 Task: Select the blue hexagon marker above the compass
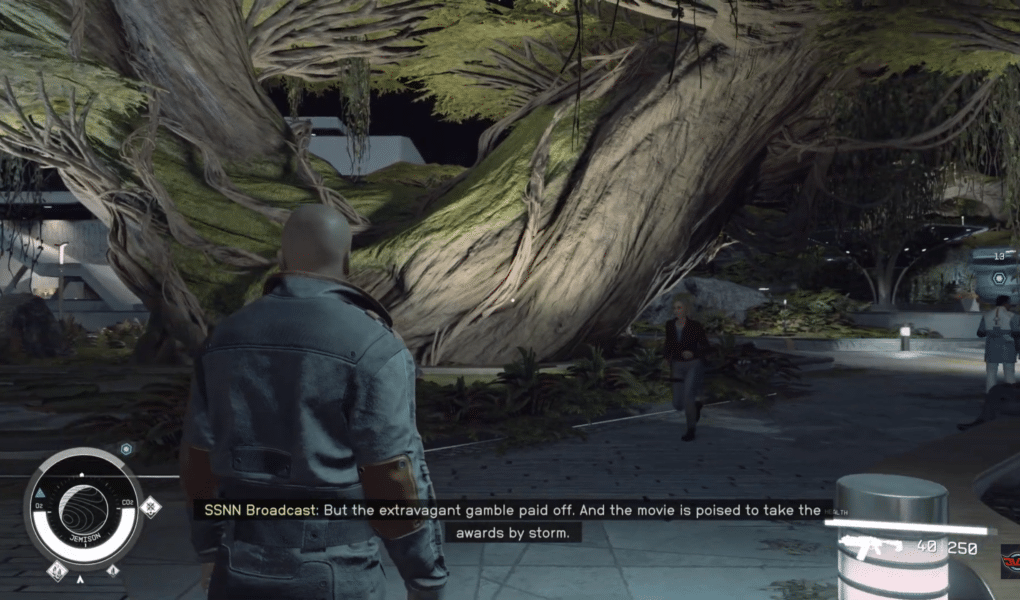coord(126,449)
